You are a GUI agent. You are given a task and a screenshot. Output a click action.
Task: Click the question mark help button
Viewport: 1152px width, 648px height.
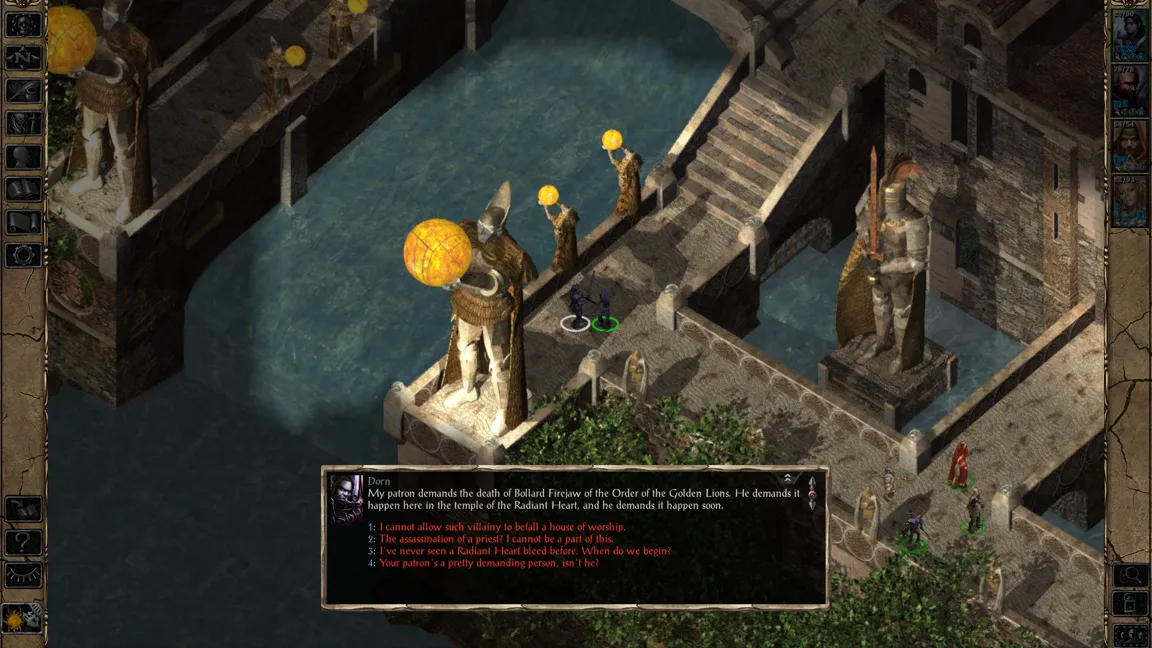23,543
